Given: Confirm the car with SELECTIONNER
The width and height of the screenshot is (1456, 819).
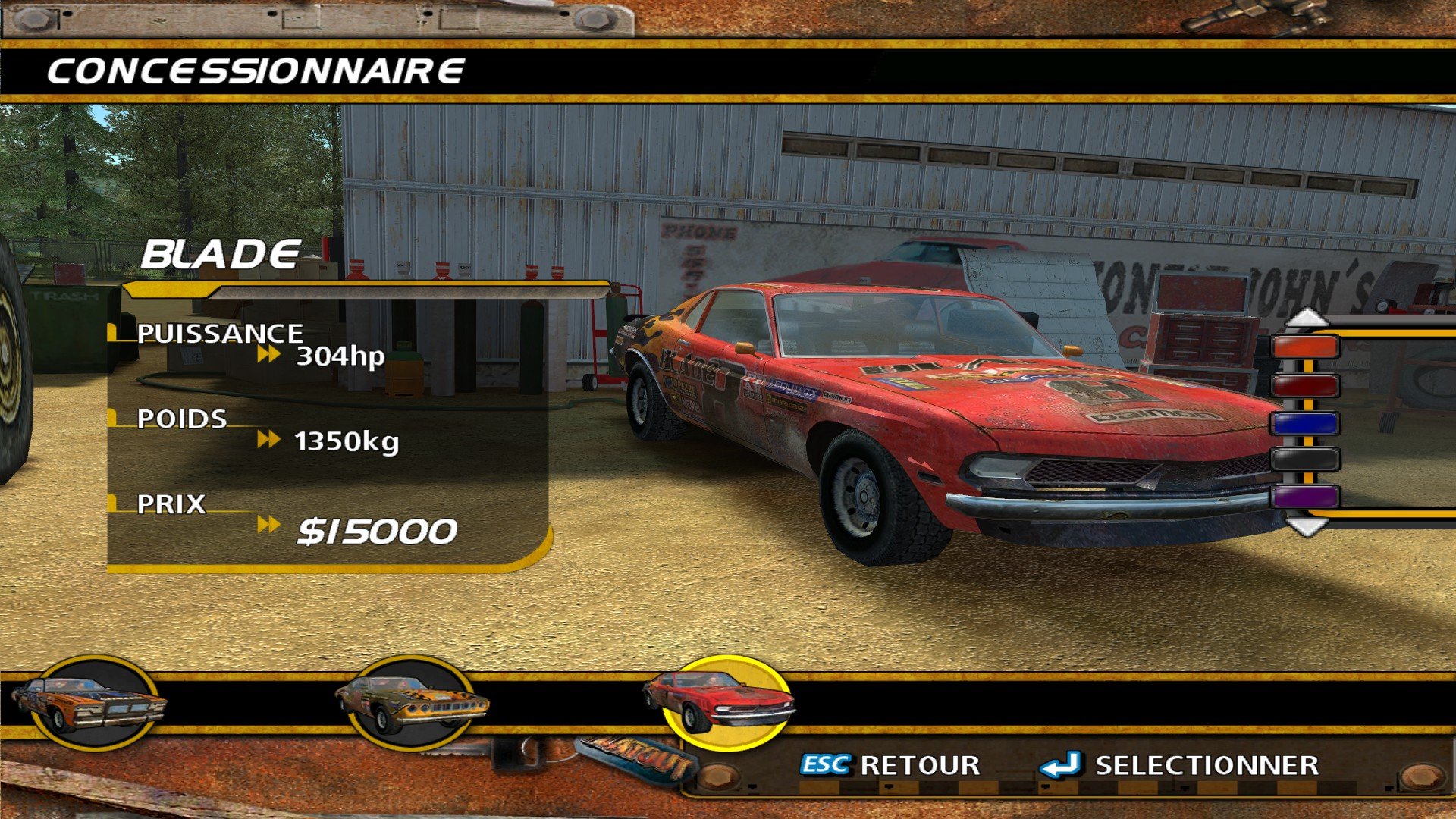Looking at the screenshot, I should (x=1181, y=765).
